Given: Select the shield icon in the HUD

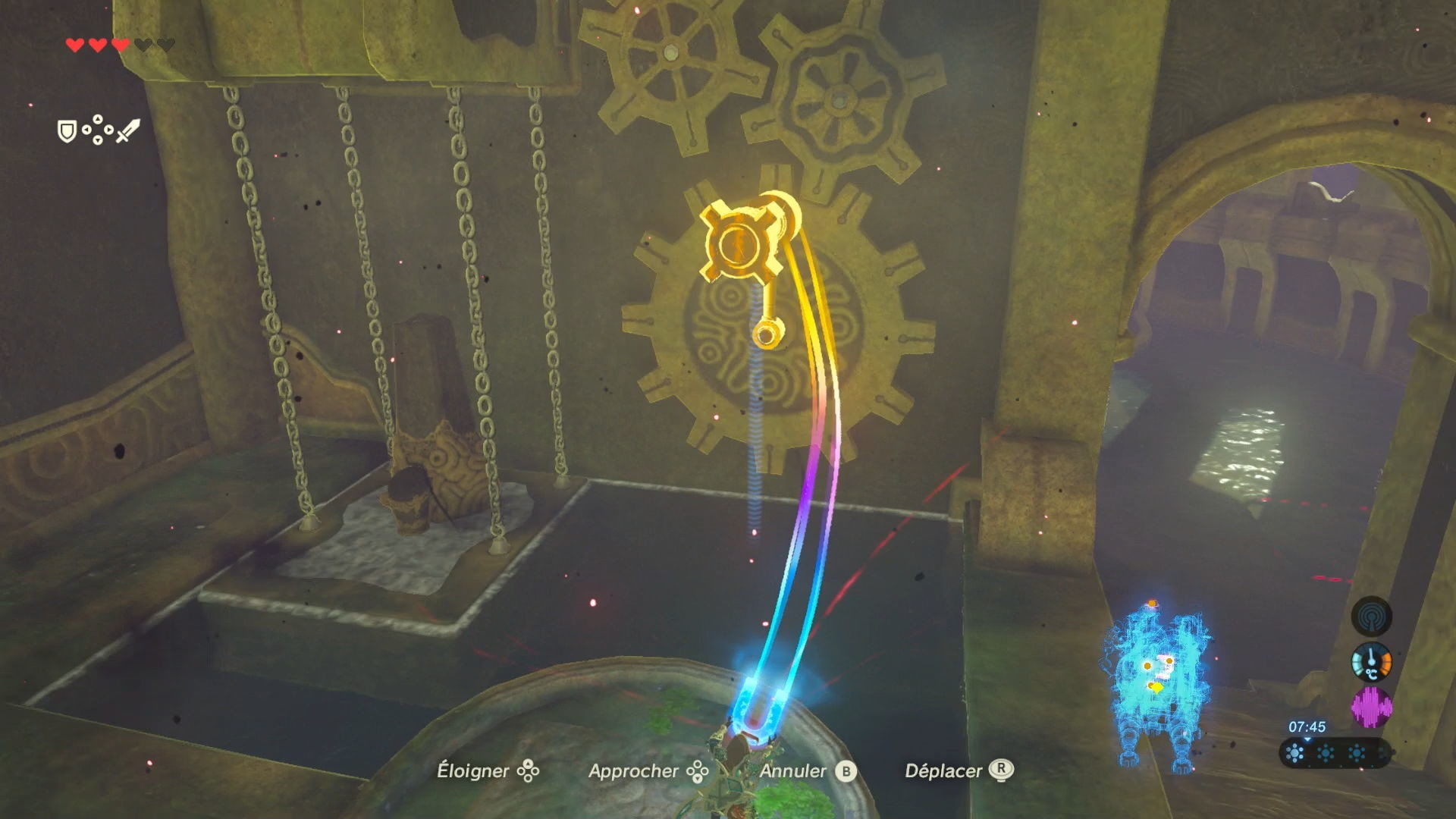Looking at the screenshot, I should click(66, 133).
